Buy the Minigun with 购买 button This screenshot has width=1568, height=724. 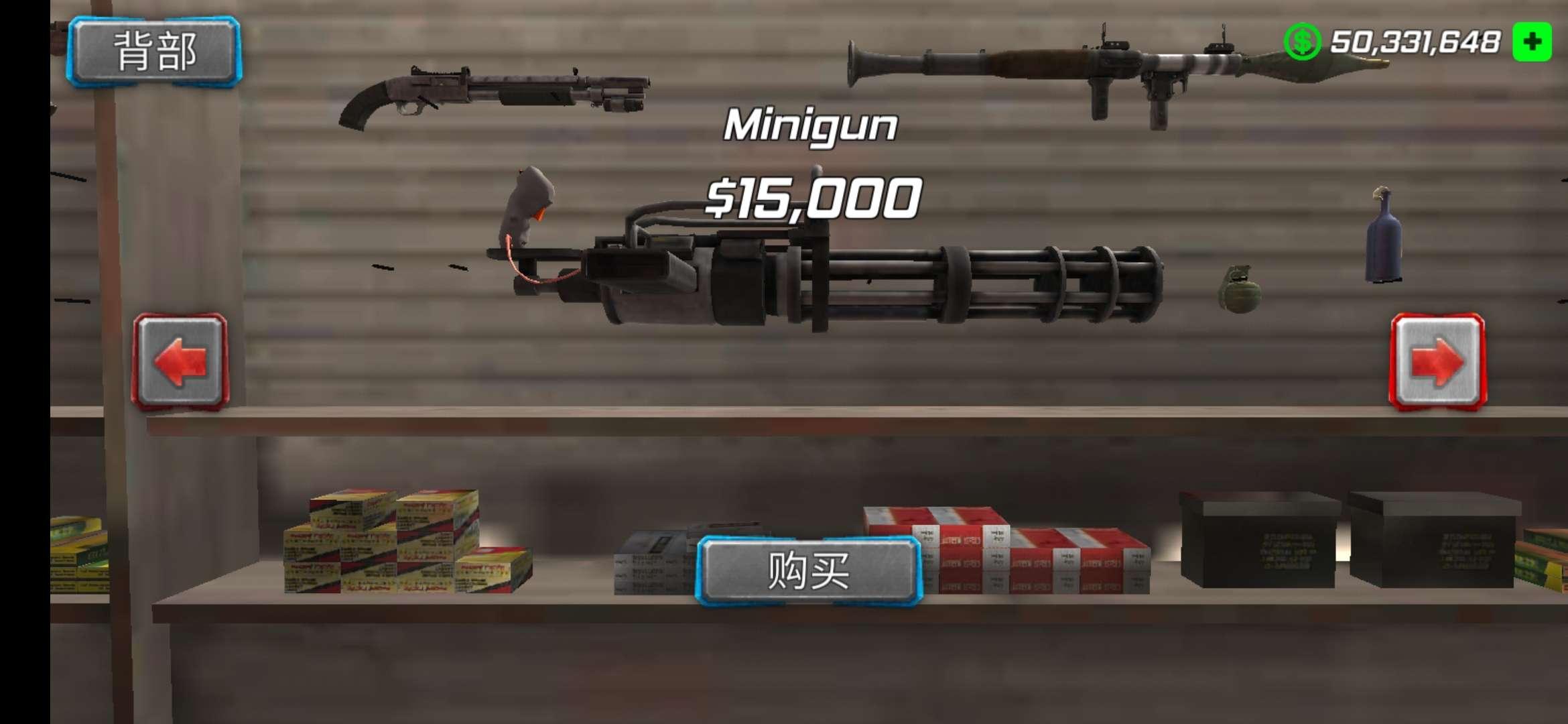(809, 571)
